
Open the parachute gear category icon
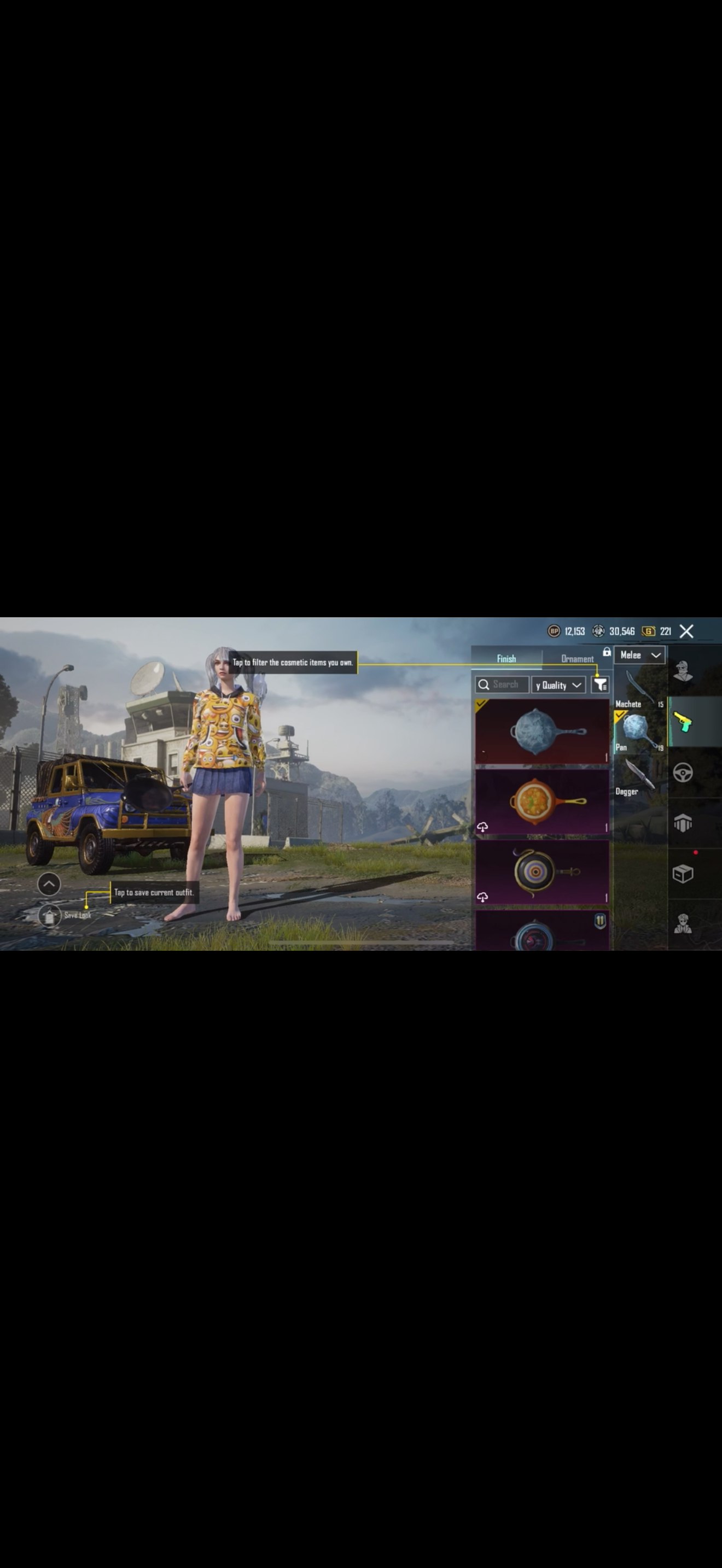(x=683, y=823)
